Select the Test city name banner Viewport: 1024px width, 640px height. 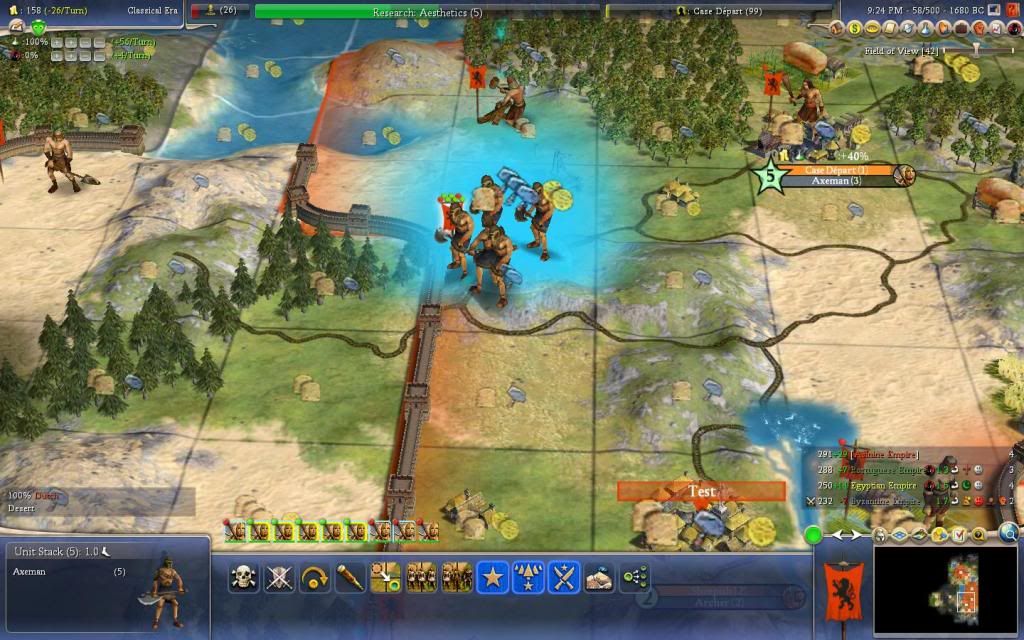coord(701,491)
